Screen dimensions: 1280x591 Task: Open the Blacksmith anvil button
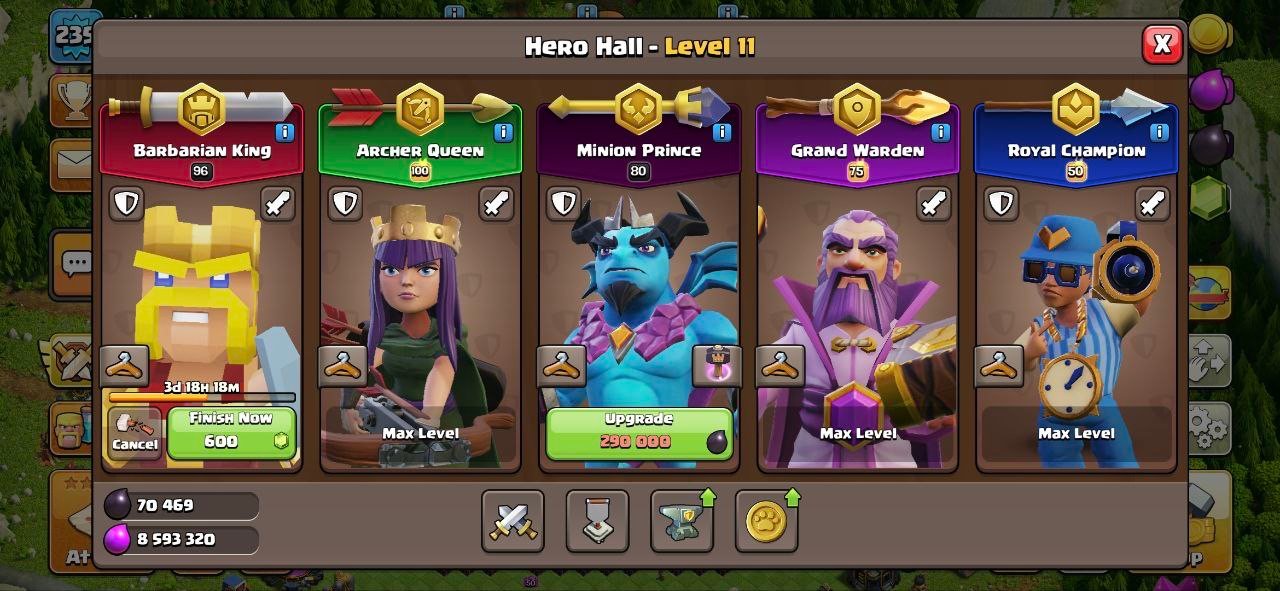click(682, 521)
